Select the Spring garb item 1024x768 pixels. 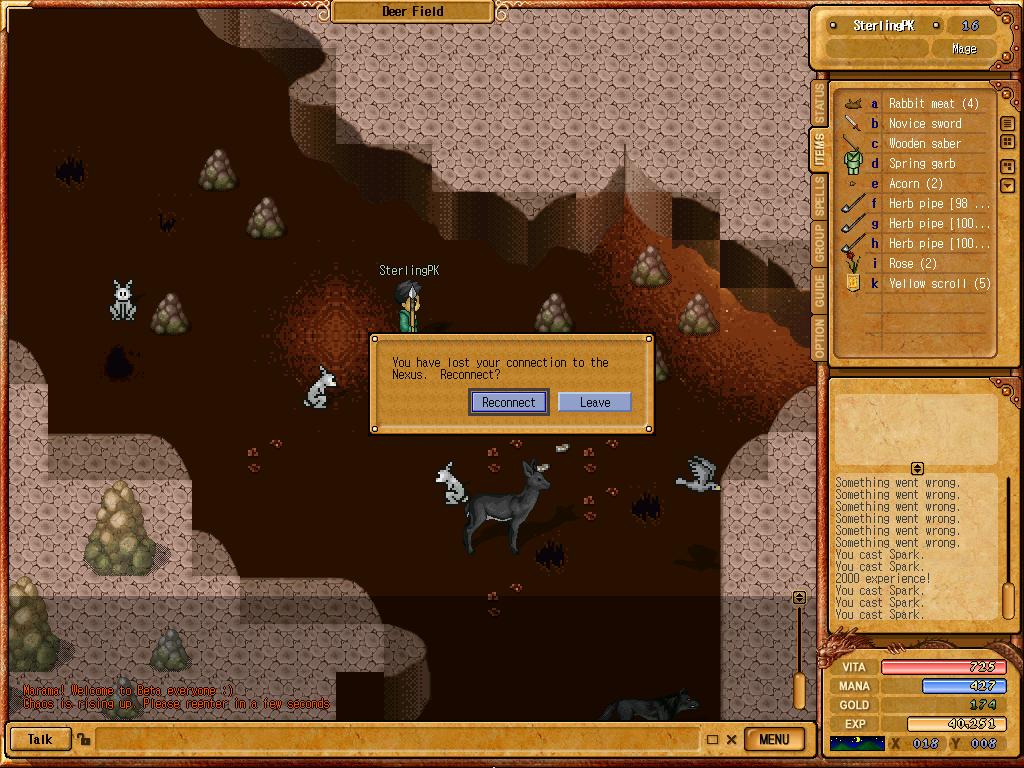tap(922, 164)
